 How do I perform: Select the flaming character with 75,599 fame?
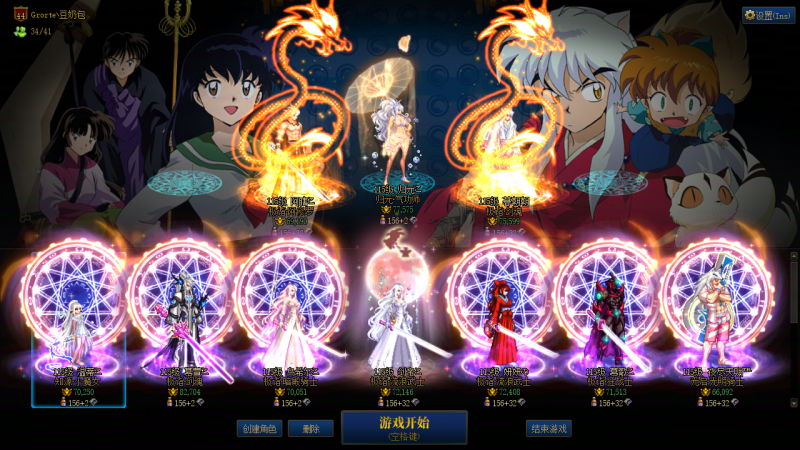(500, 150)
